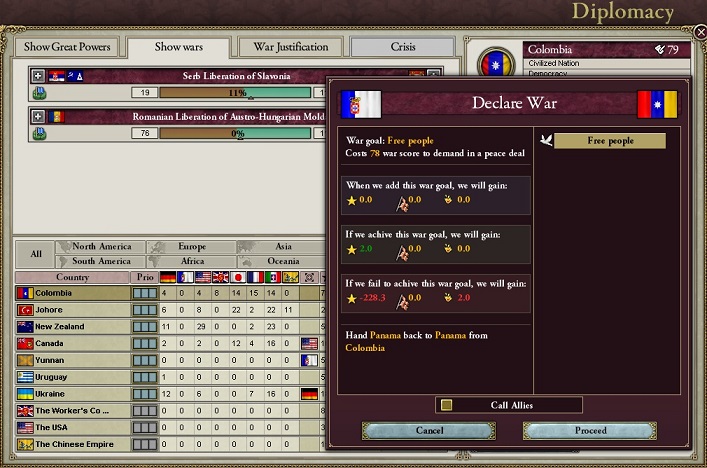The width and height of the screenshot is (707, 468).
Task: Expand the Serb Liberation of Slavonia war
Action: point(38,76)
